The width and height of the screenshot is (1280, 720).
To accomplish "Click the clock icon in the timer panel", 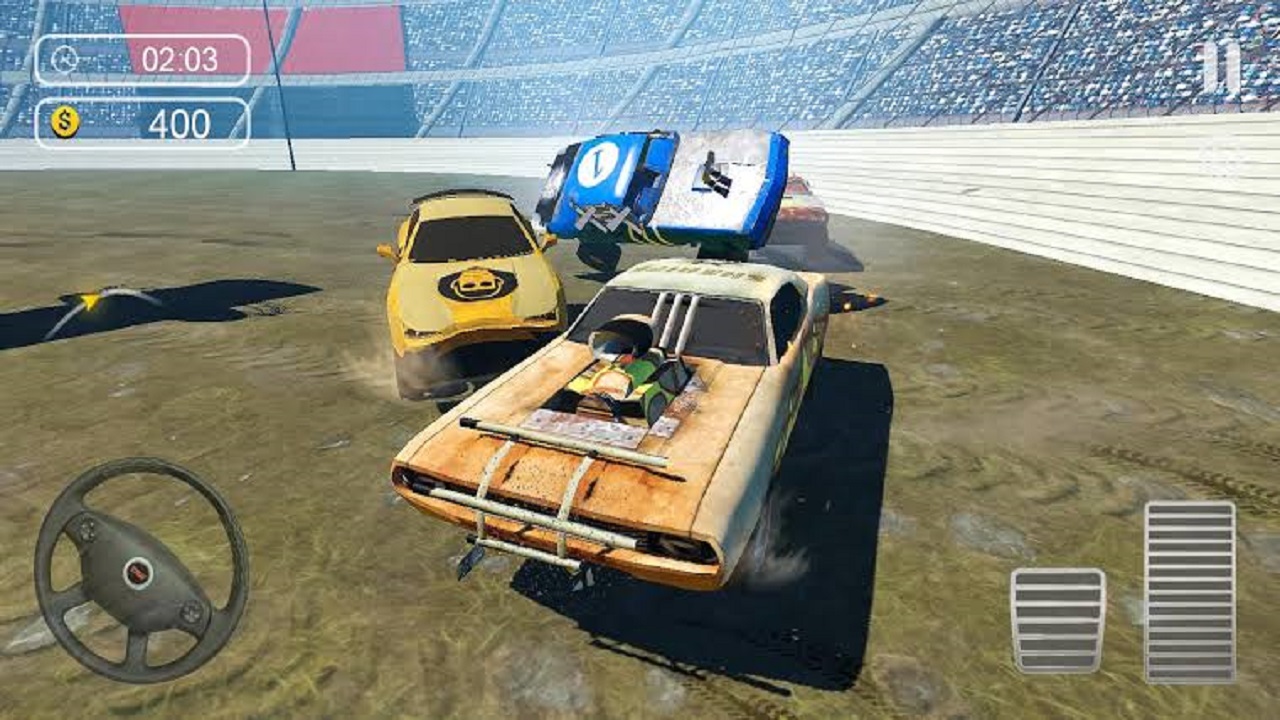I will tap(63, 58).
